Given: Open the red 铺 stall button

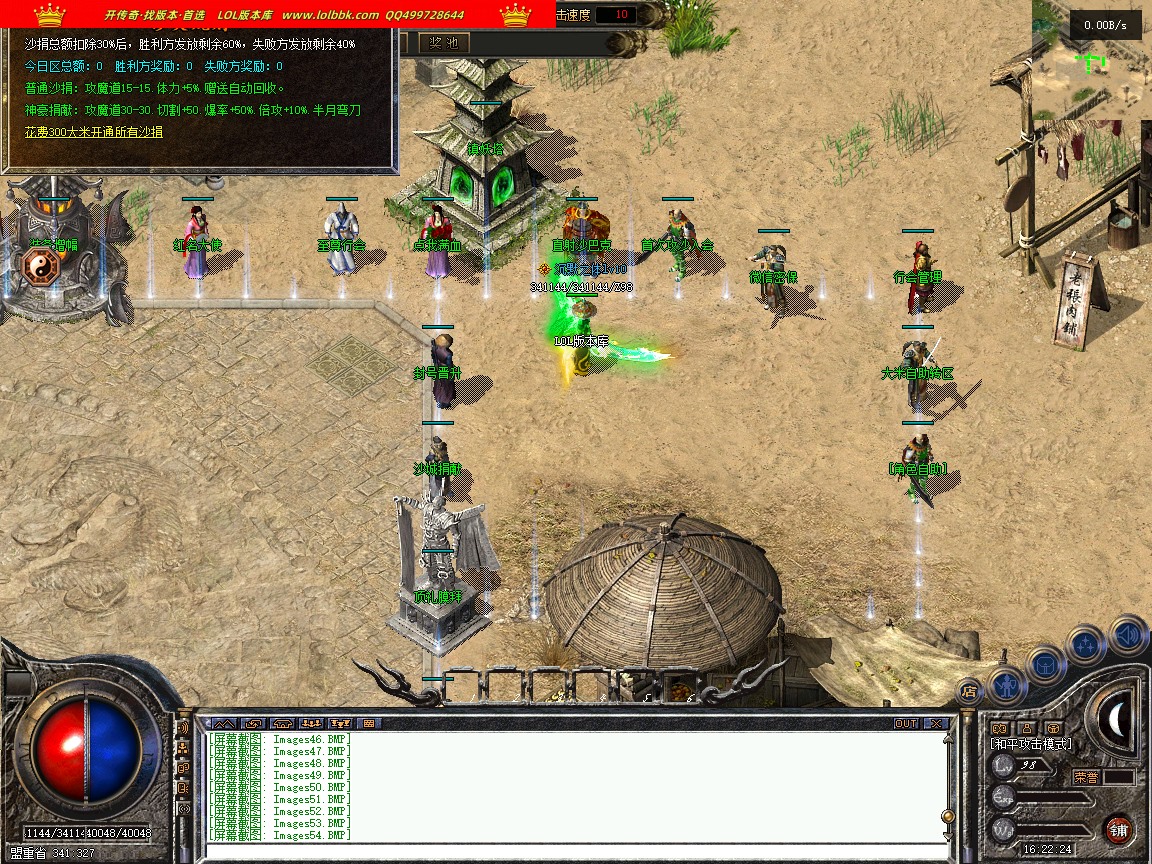Looking at the screenshot, I should (1118, 829).
